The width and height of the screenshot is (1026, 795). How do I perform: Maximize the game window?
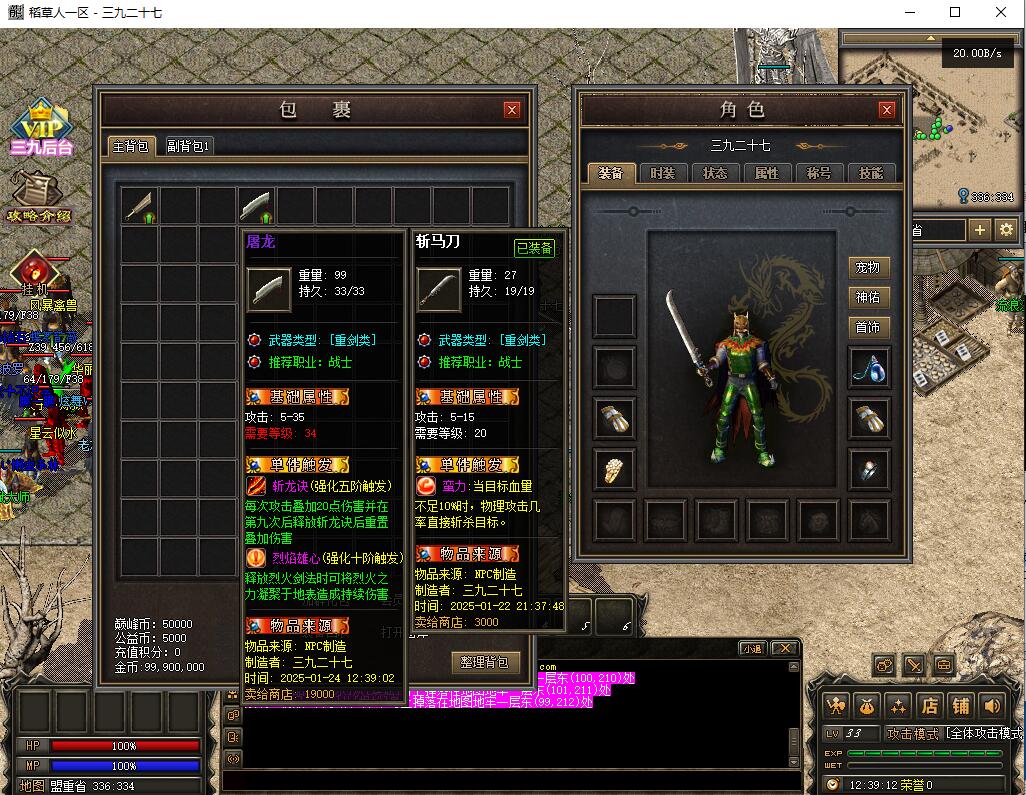point(955,12)
